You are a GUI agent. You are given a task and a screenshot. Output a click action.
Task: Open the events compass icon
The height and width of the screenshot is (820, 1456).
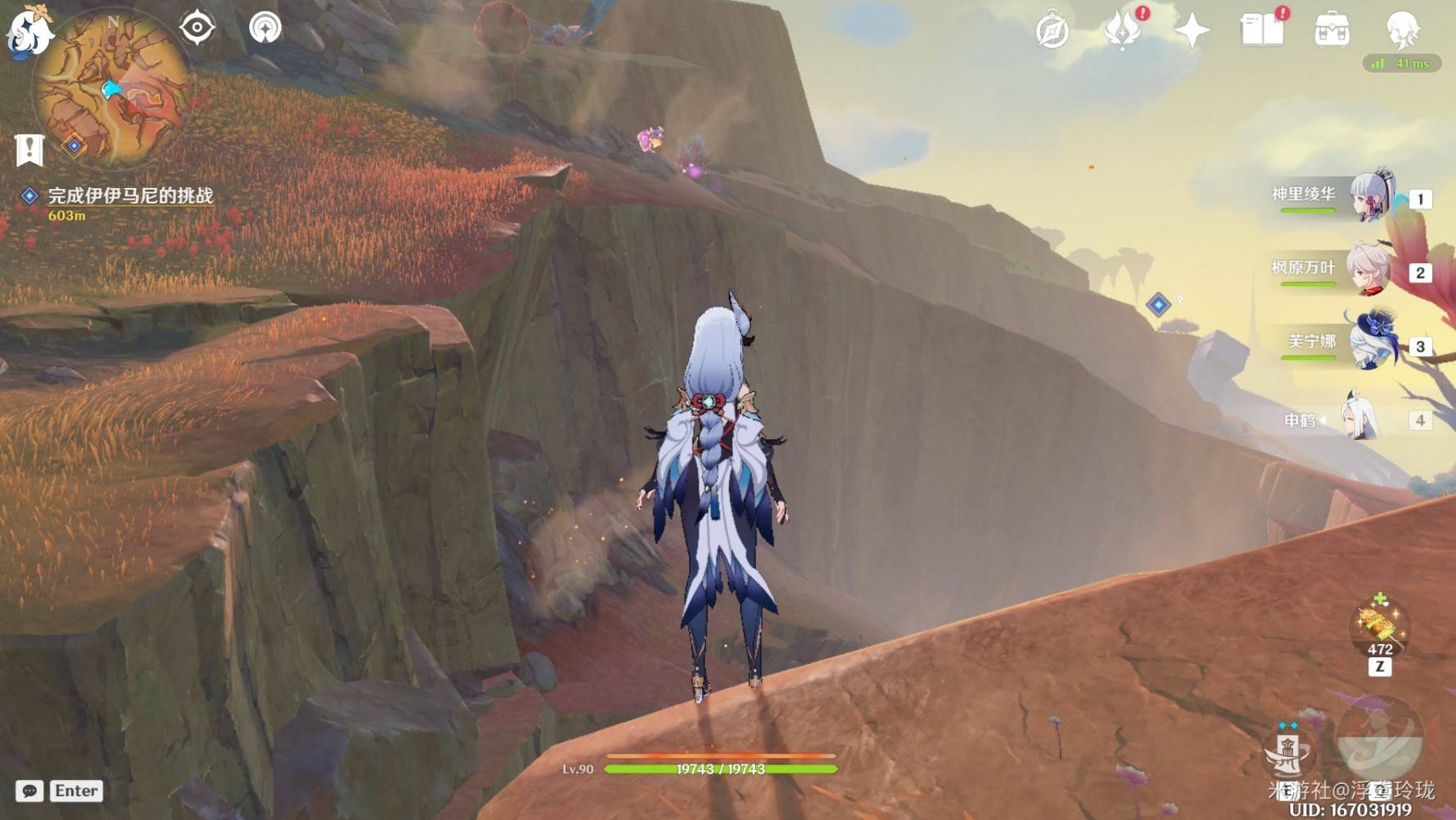(1052, 31)
